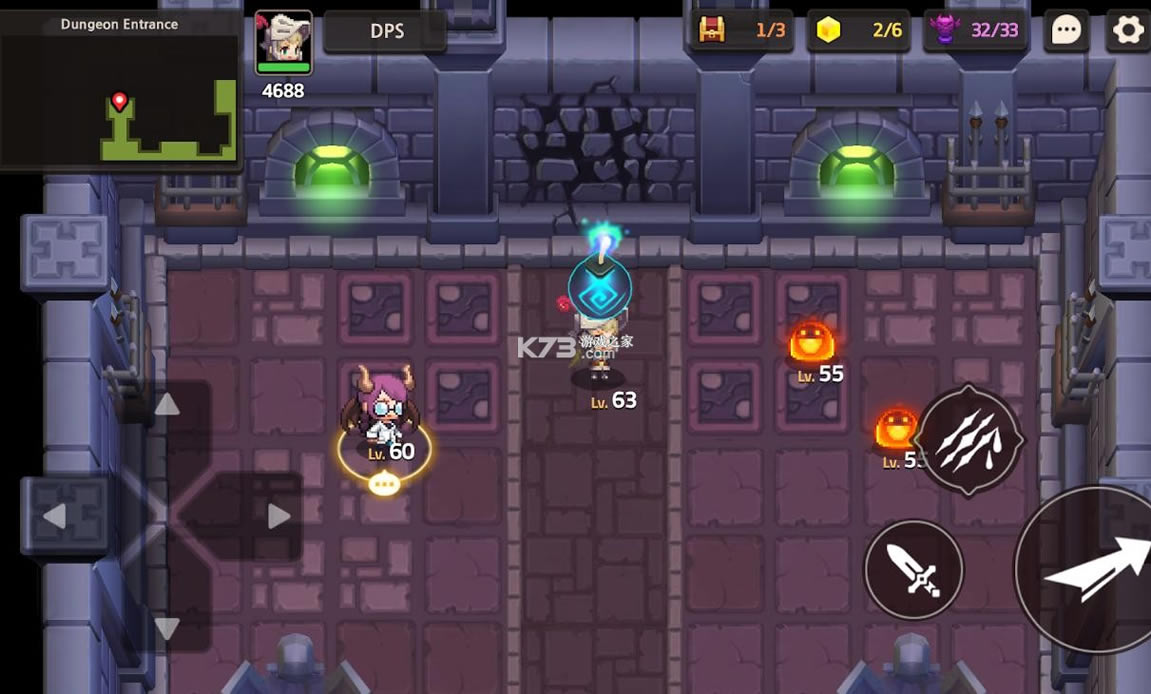Move left with the d-pad arrow

pyautogui.click(x=55, y=516)
